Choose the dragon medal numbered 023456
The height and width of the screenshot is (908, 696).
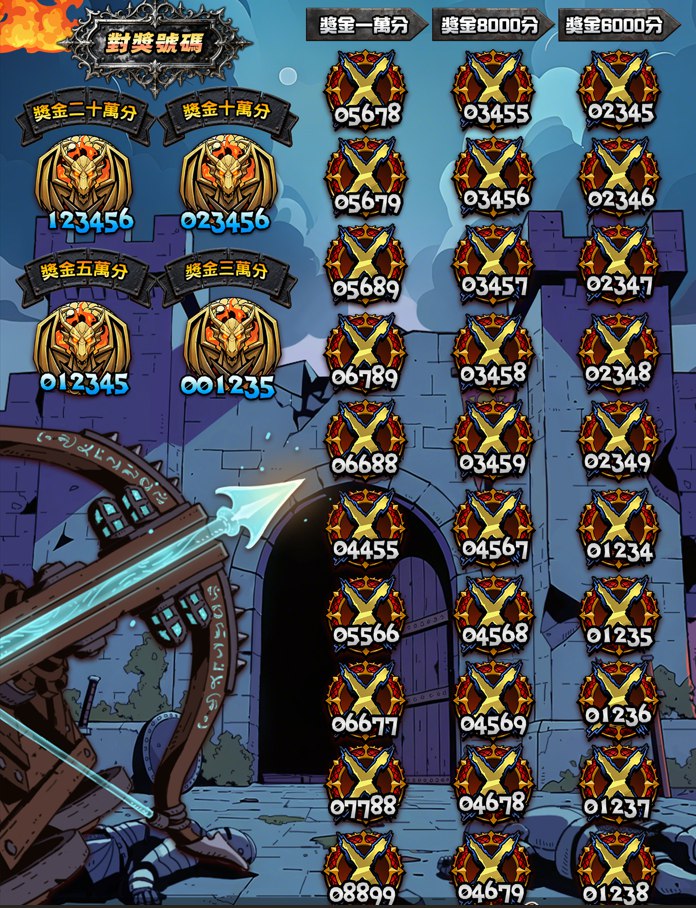(226, 178)
